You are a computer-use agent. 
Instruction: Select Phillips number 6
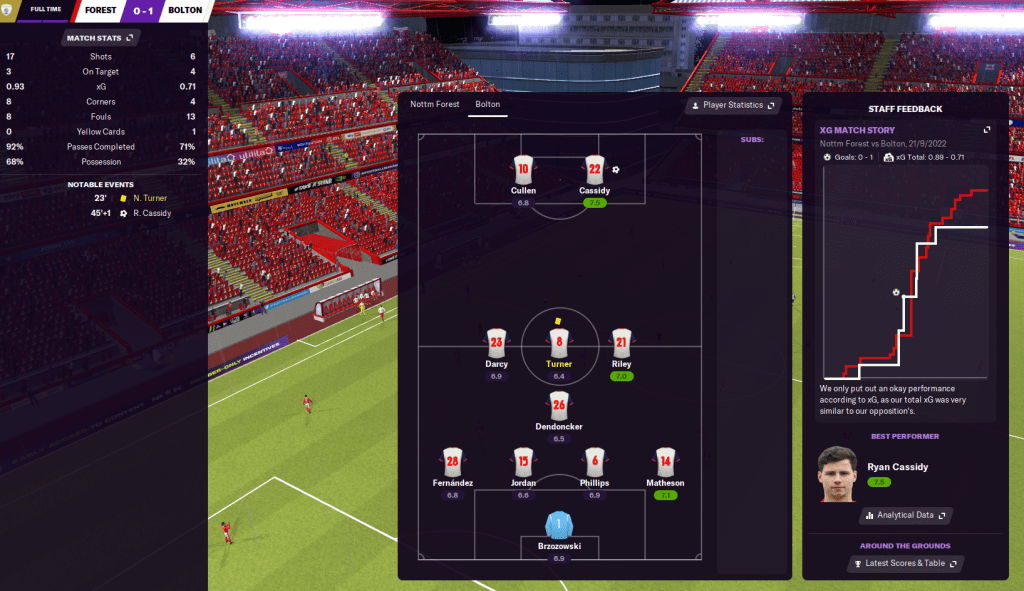click(594, 461)
